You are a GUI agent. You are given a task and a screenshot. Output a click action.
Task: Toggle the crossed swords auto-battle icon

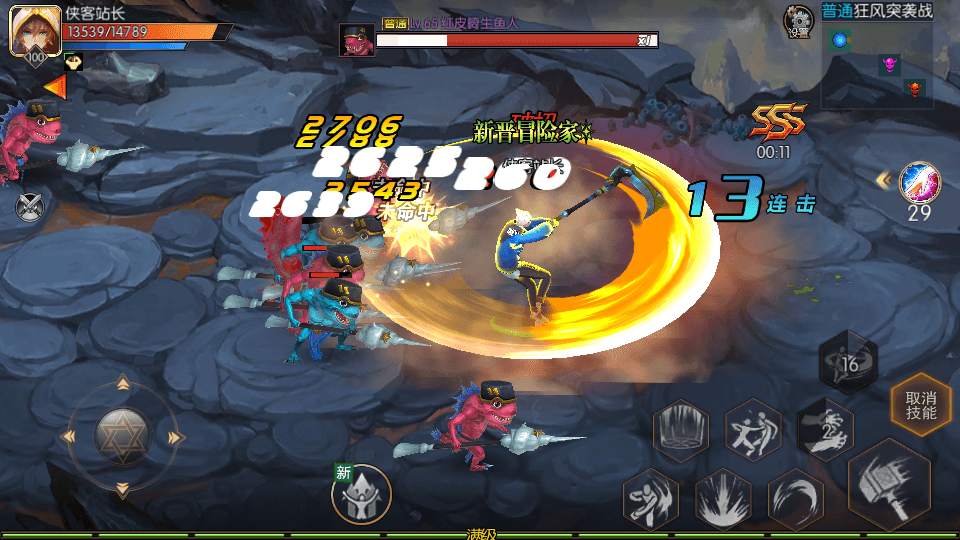[x=30, y=206]
